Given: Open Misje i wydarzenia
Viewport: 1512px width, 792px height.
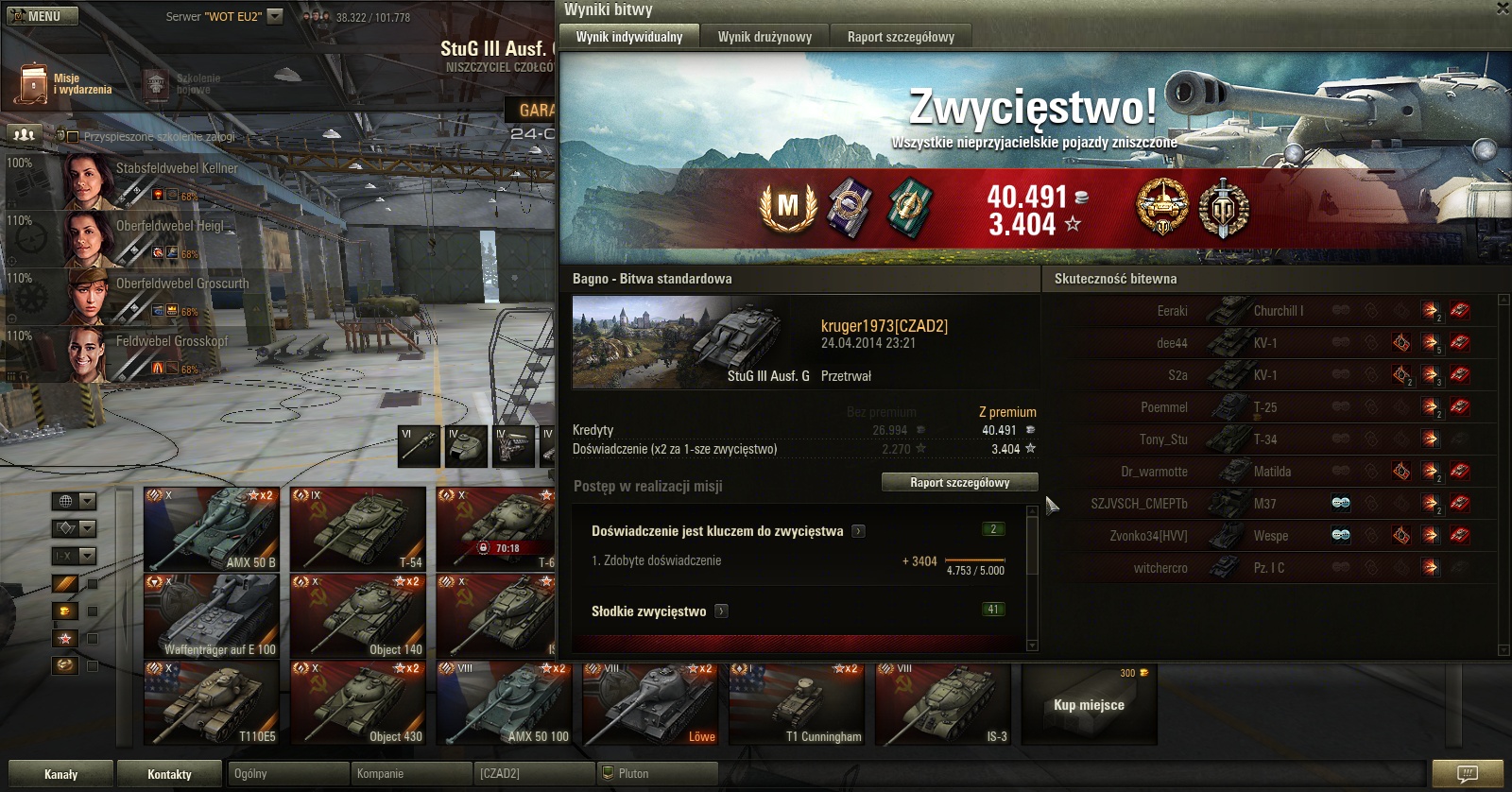Looking at the screenshot, I should pyautogui.click(x=64, y=84).
